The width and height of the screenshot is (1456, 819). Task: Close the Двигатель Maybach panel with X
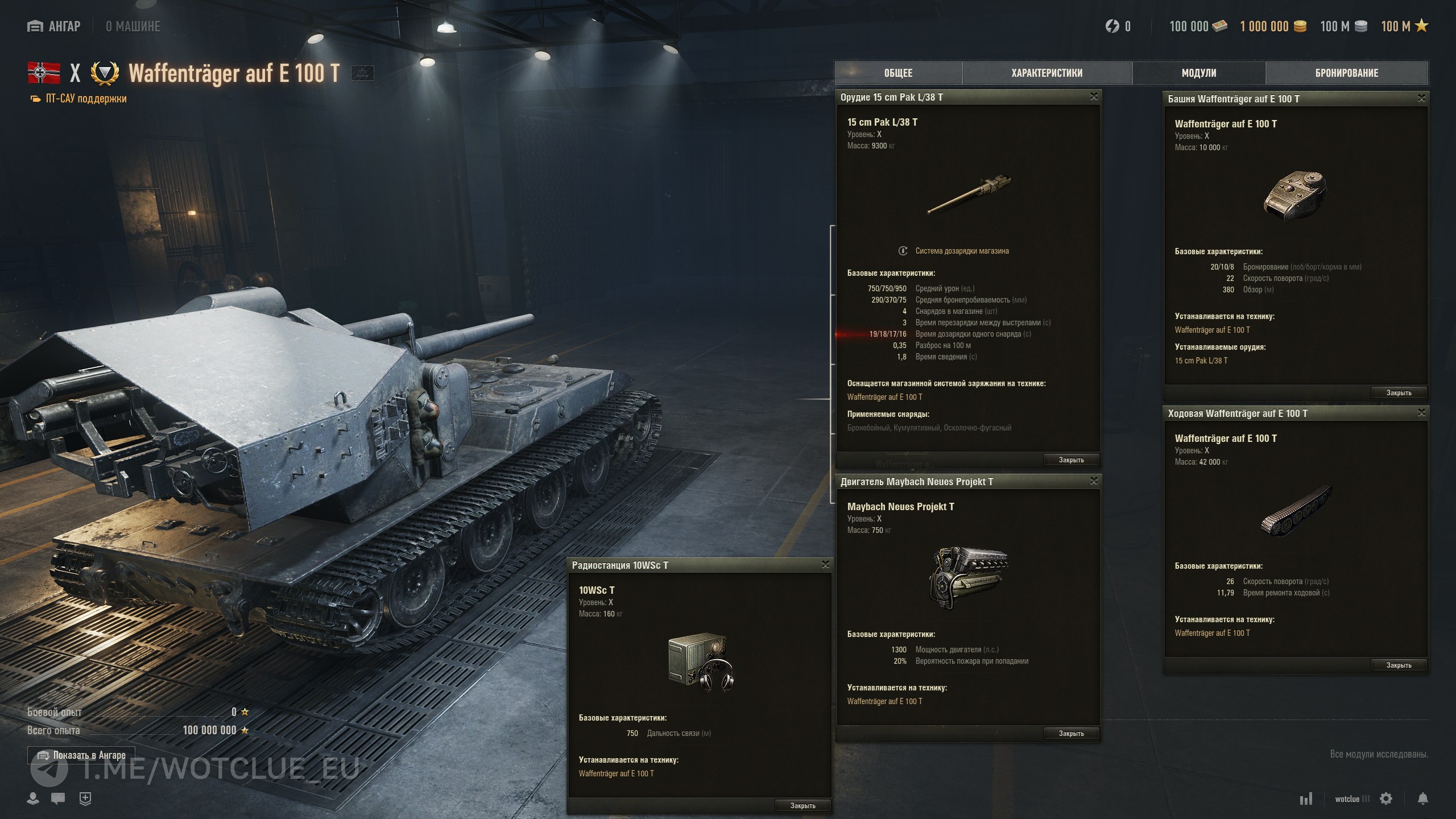pos(1094,481)
